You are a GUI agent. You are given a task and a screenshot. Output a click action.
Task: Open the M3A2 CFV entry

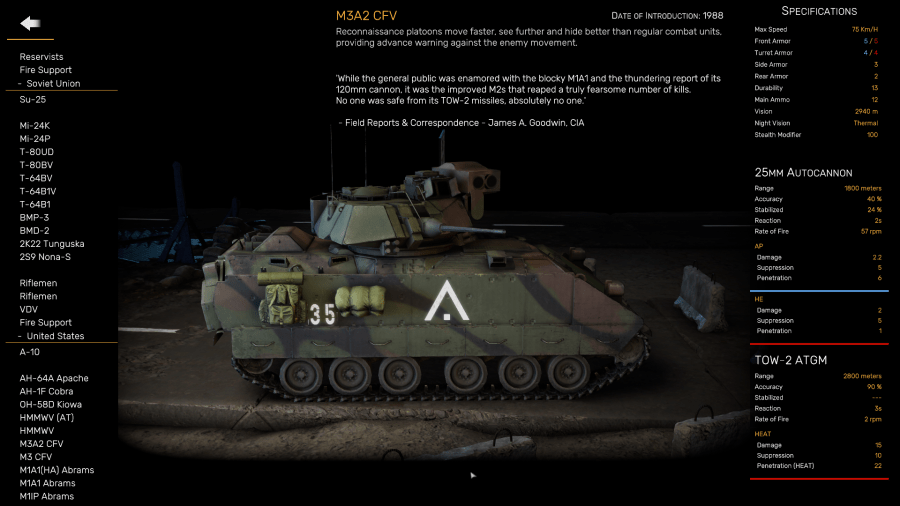(x=41, y=443)
